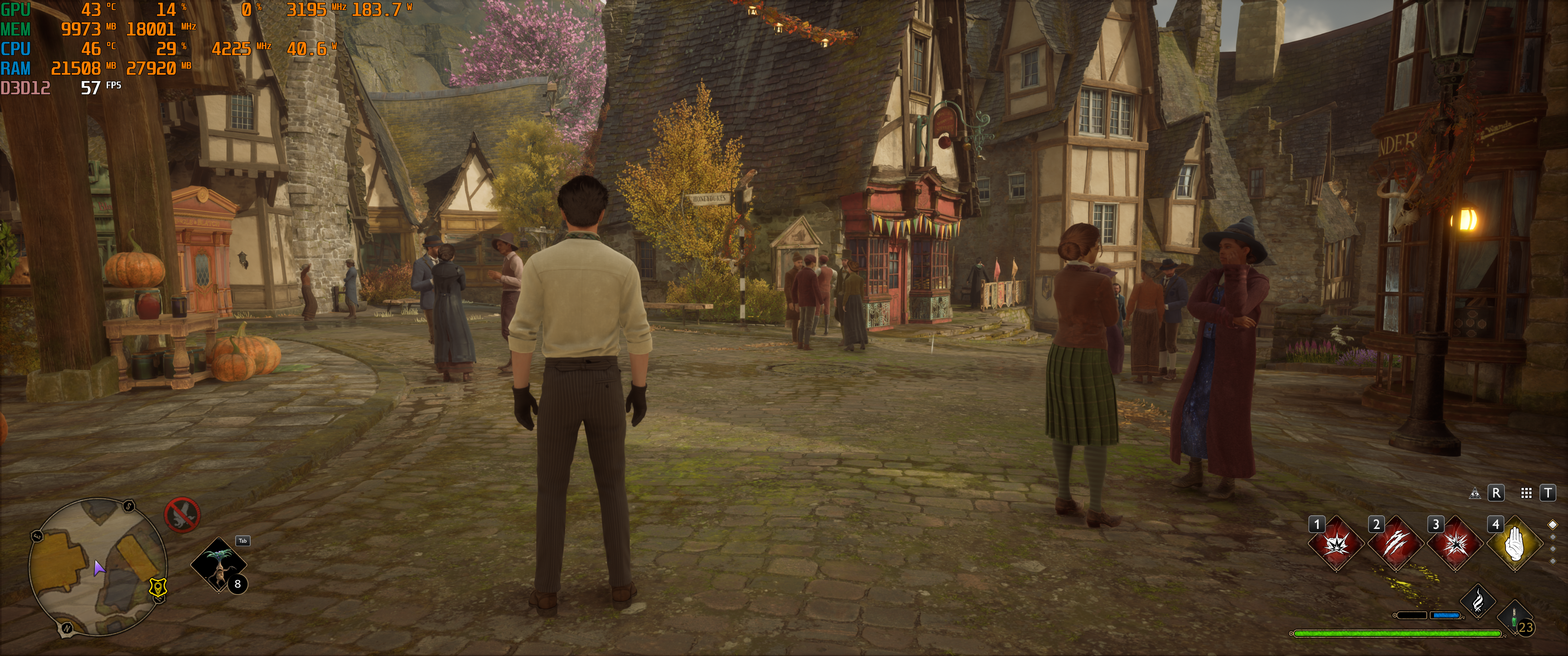The width and height of the screenshot is (1568, 656).
Task: Use the Mandrake item slot
Action: coord(218,565)
